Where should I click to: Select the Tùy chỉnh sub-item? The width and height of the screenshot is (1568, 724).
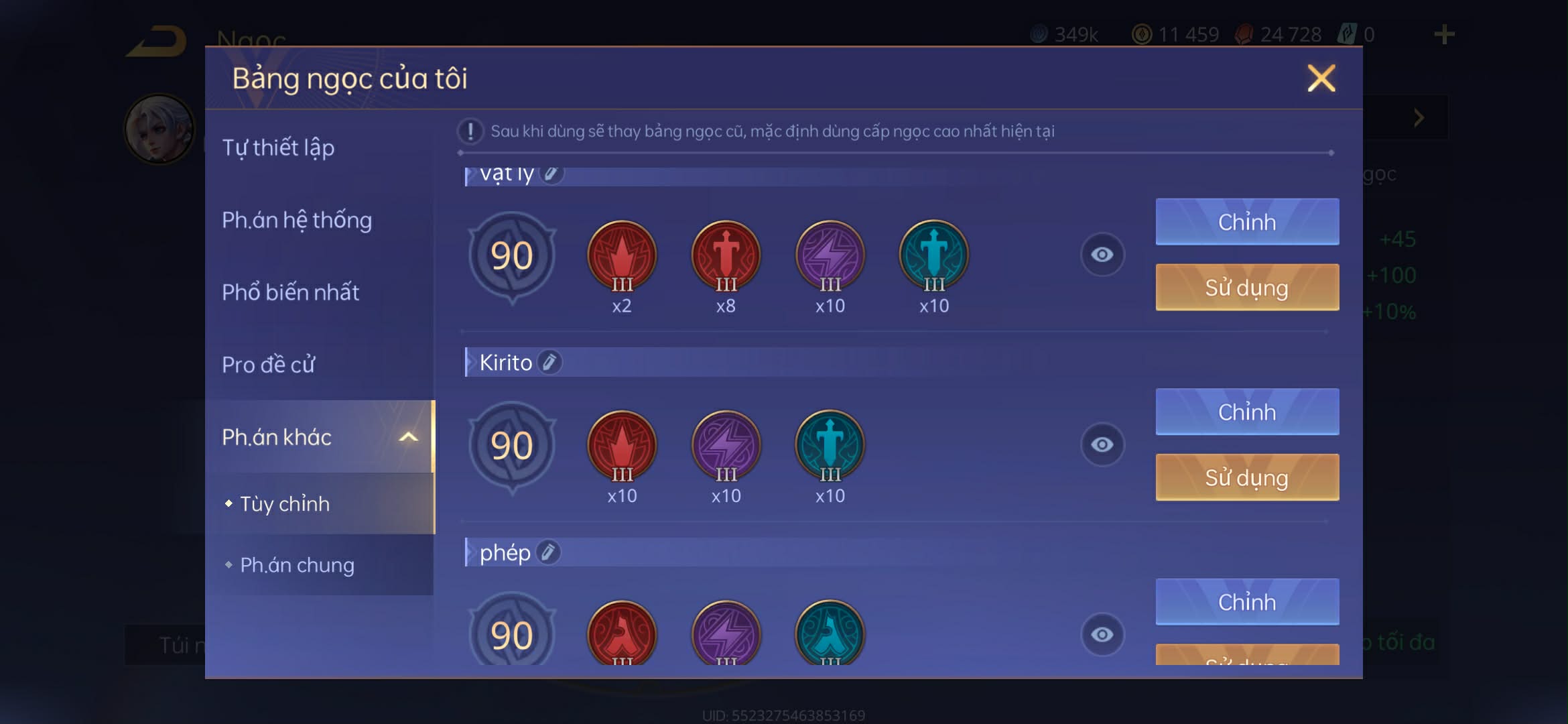tap(284, 503)
